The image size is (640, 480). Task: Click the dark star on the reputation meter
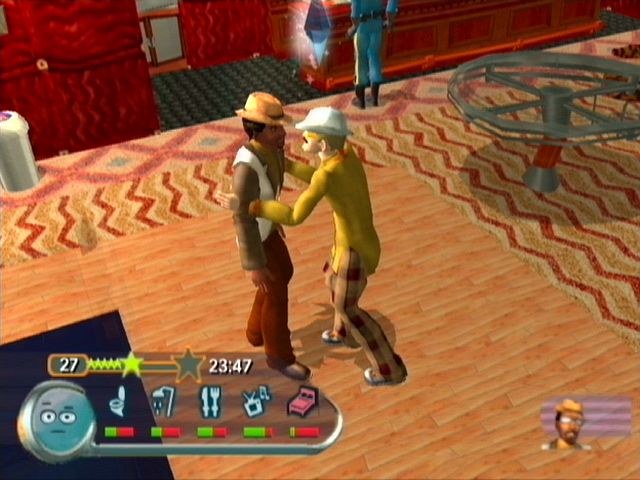[x=188, y=365]
